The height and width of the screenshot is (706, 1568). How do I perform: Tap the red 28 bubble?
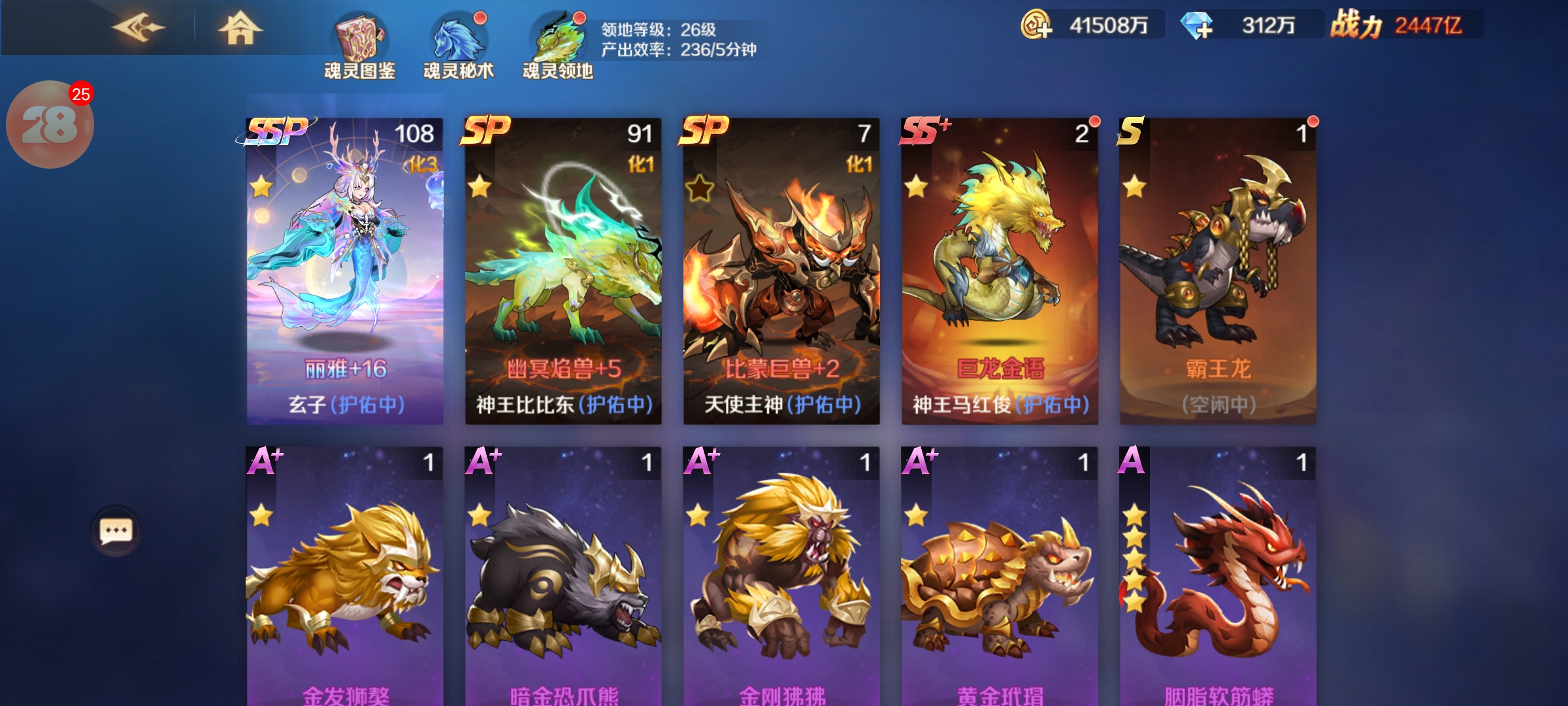point(50,124)
